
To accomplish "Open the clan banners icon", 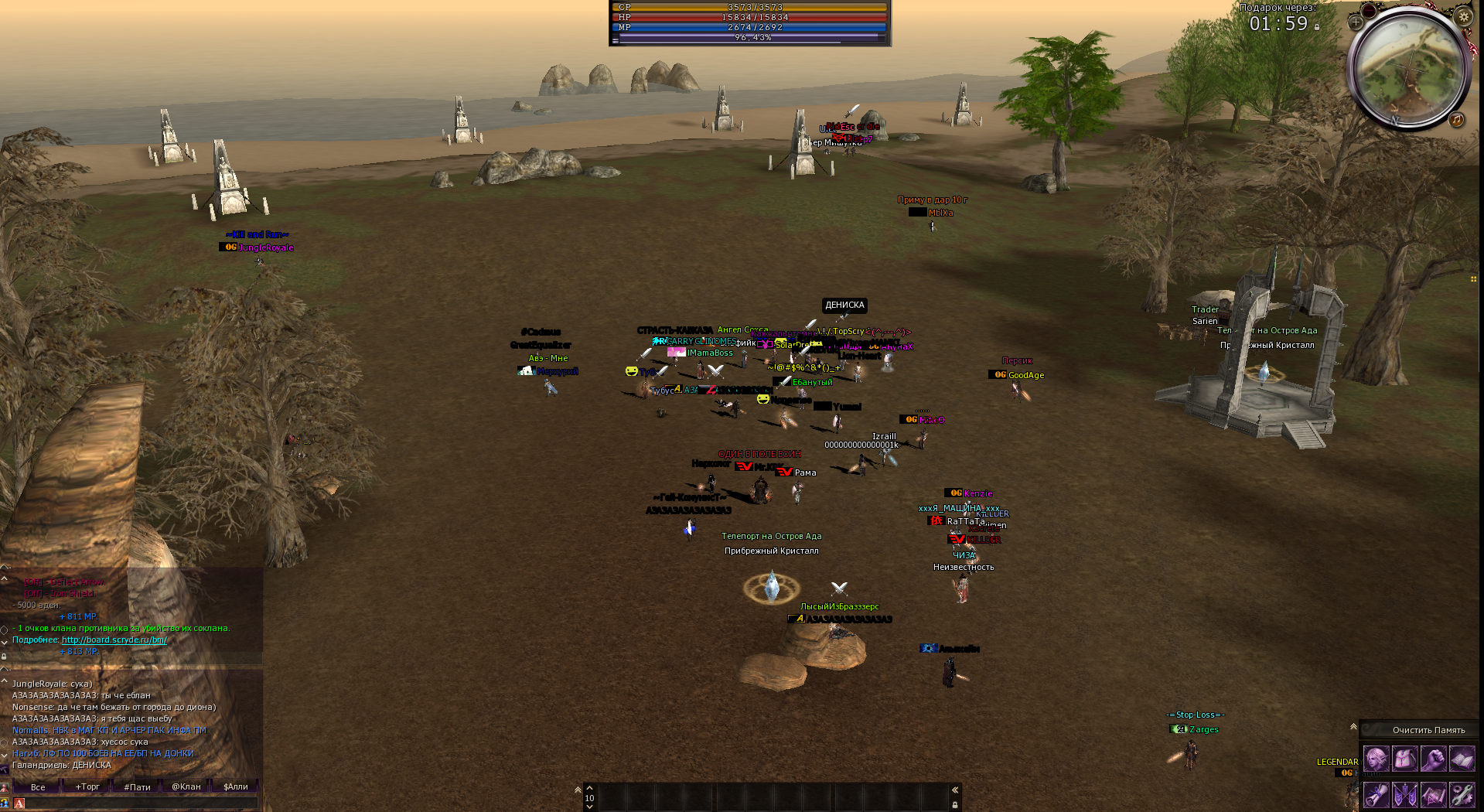I will point(1405,796).
